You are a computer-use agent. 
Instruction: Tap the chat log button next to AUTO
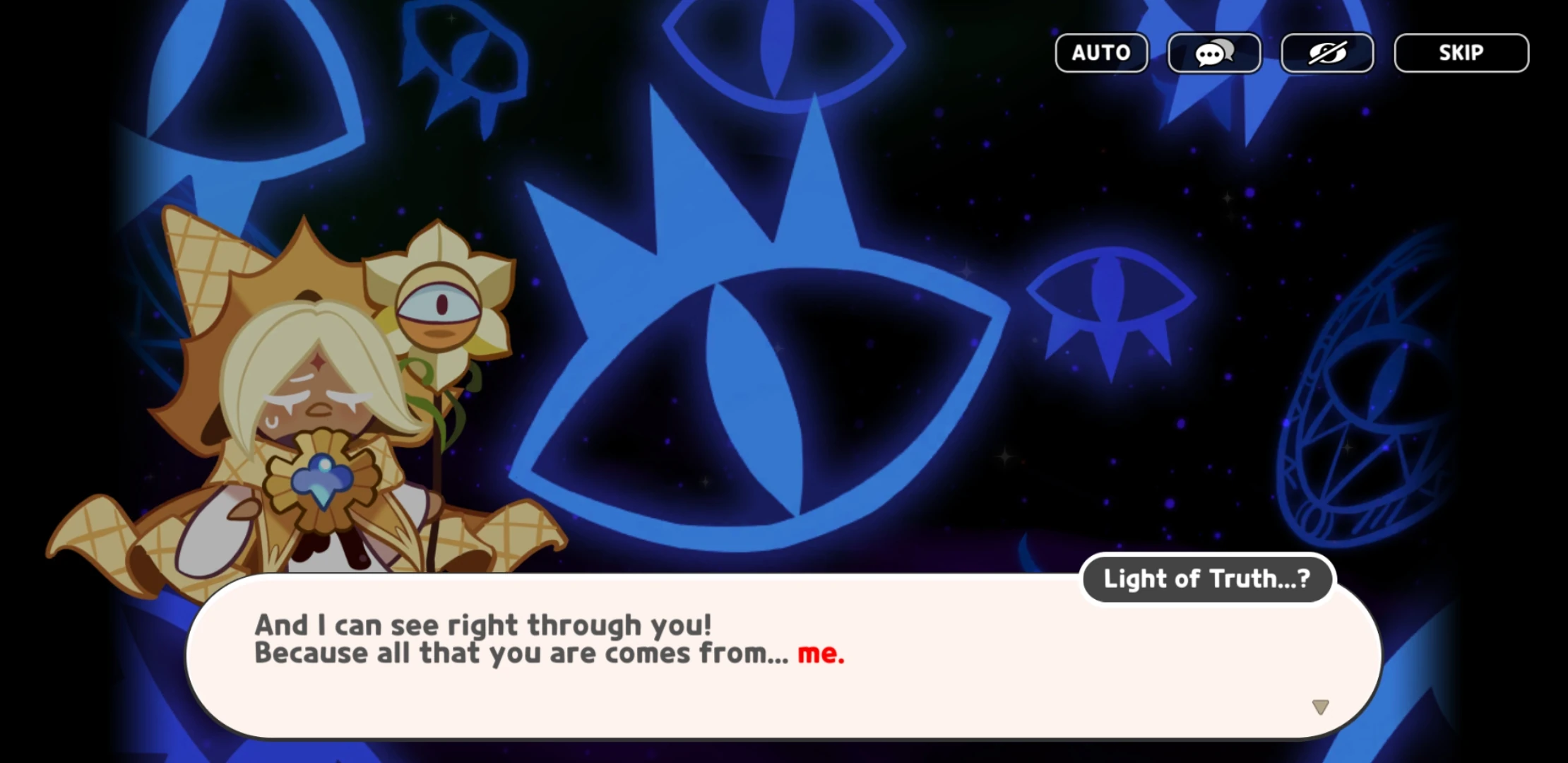1213,52
